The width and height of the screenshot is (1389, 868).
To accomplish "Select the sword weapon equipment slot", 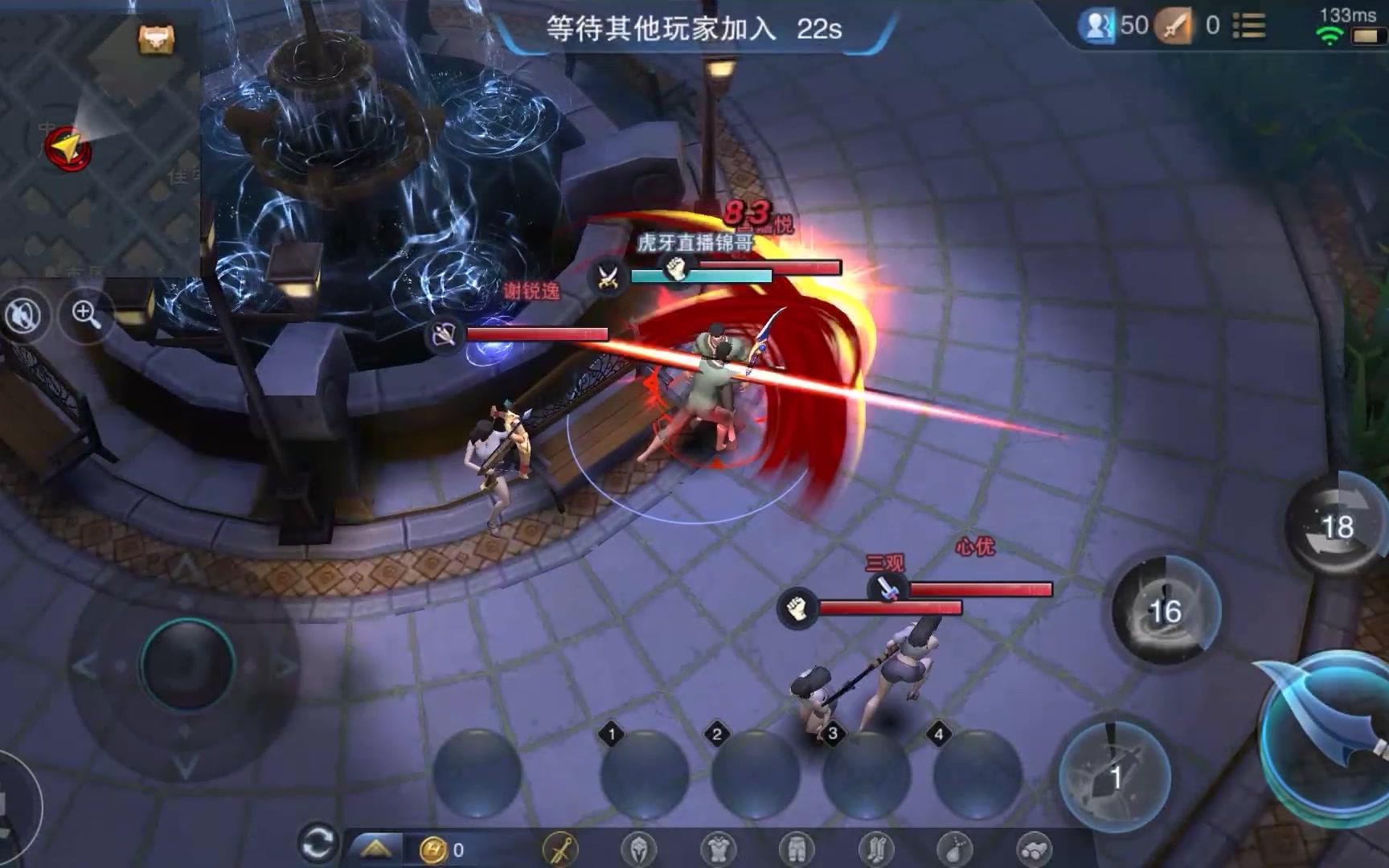I will (x=561, y=849).
